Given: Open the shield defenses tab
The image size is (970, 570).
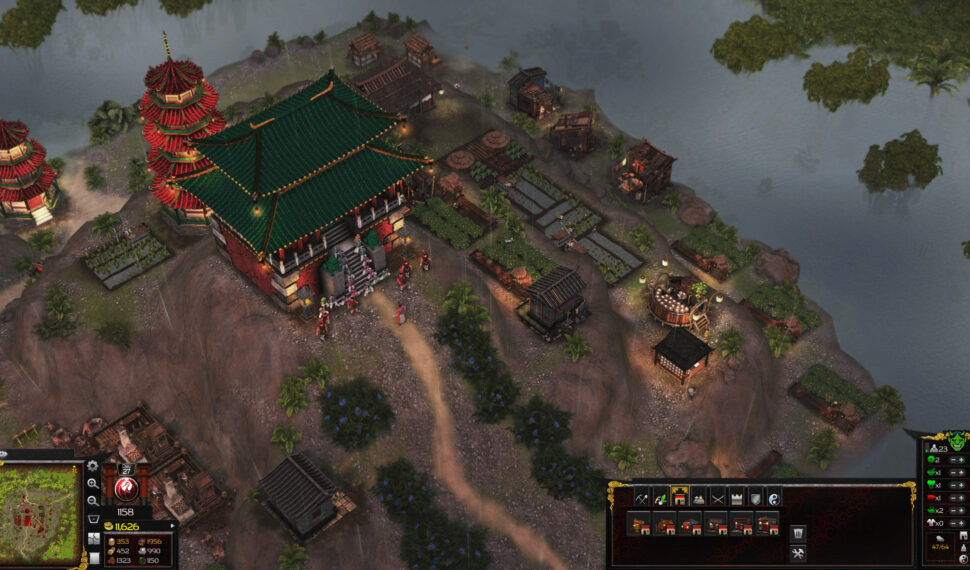Looking at the screenshot, I should [x=756, y=496].
